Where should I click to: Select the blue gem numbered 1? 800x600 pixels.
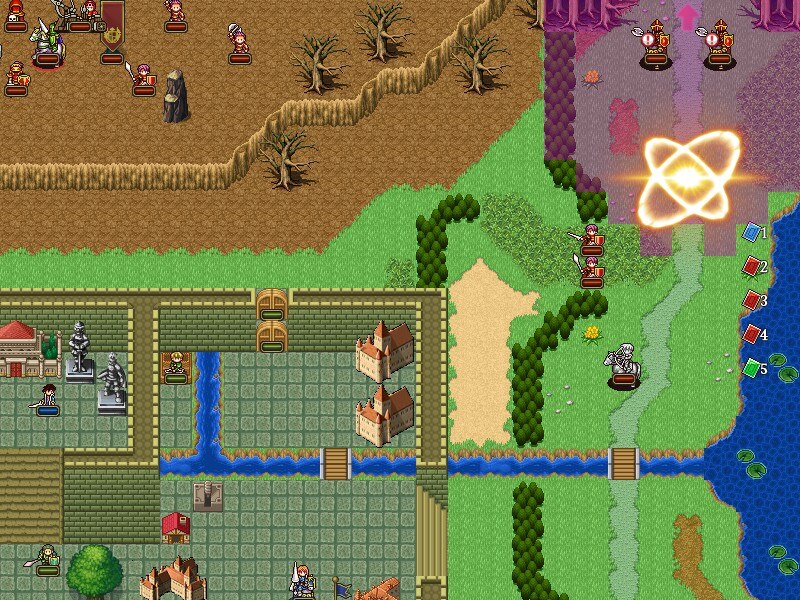751,233
